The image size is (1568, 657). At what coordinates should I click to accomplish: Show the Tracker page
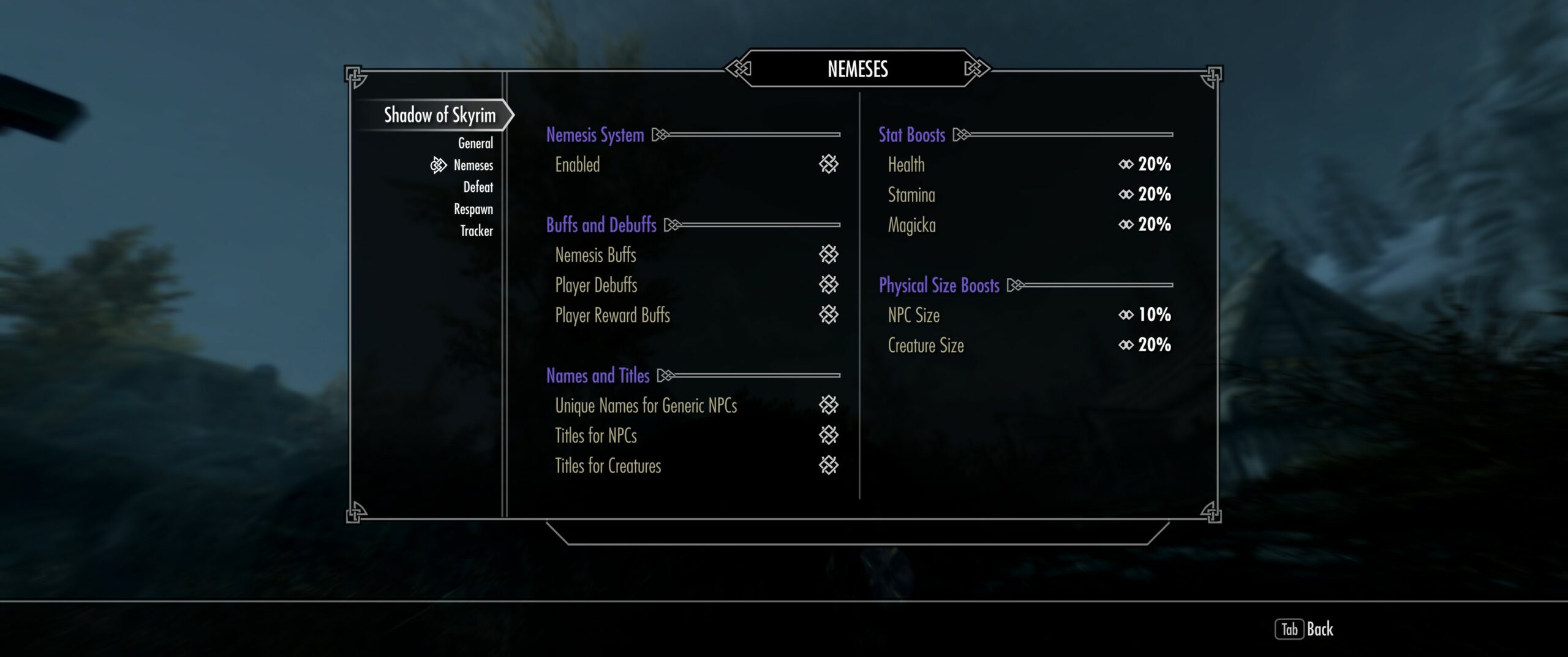coord(476,231)
